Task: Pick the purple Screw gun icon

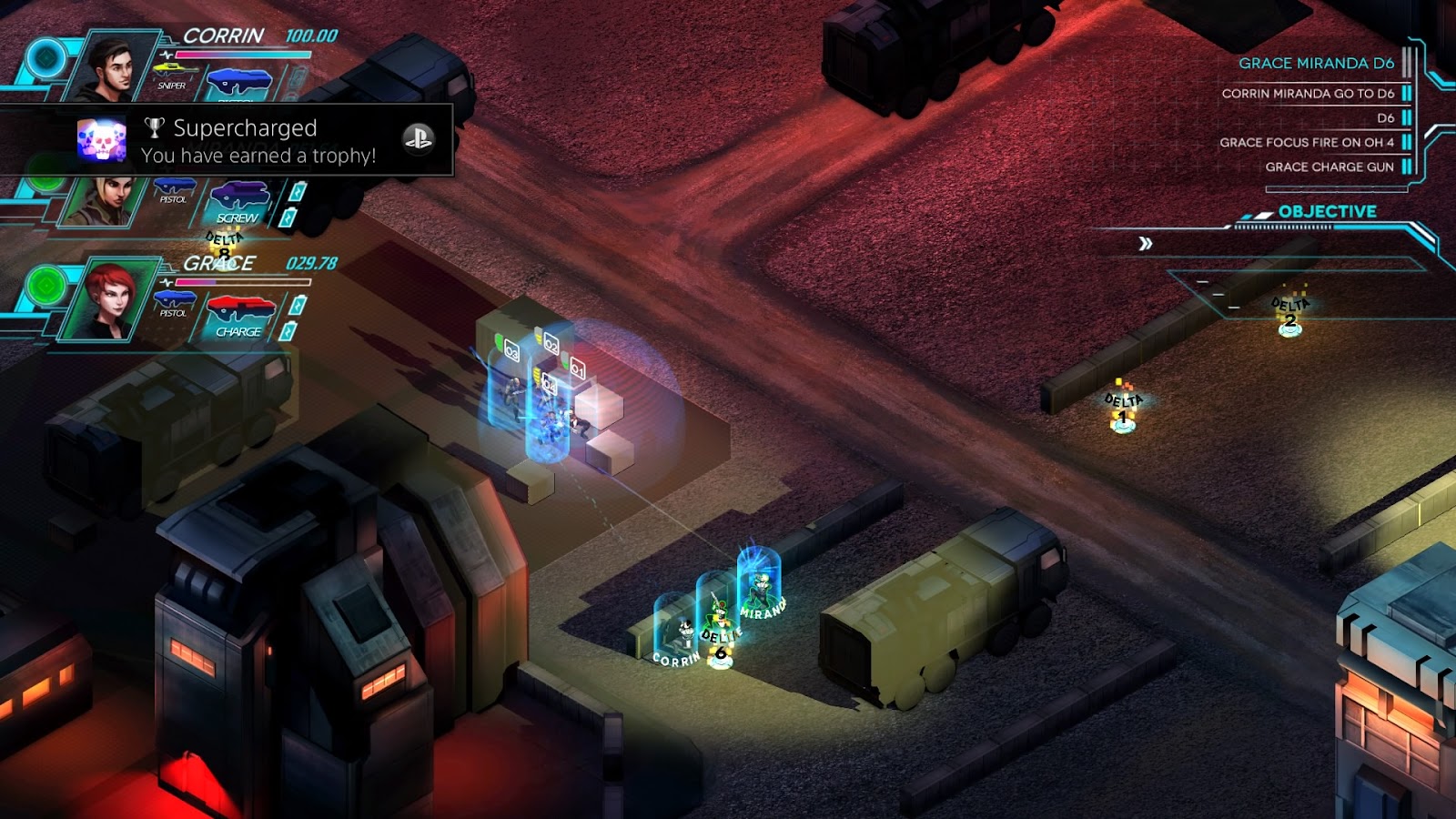Action: [239, 196]
